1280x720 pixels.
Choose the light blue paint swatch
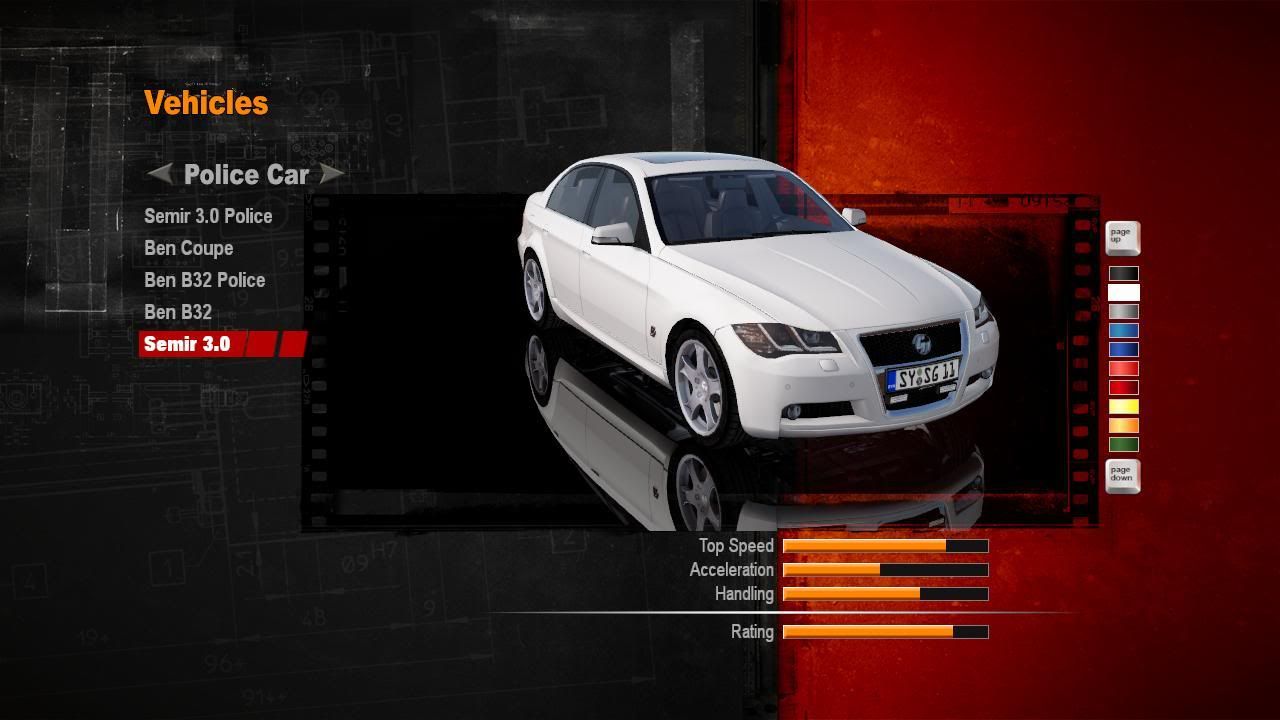pyautogui.click(x=1123, y=331)
